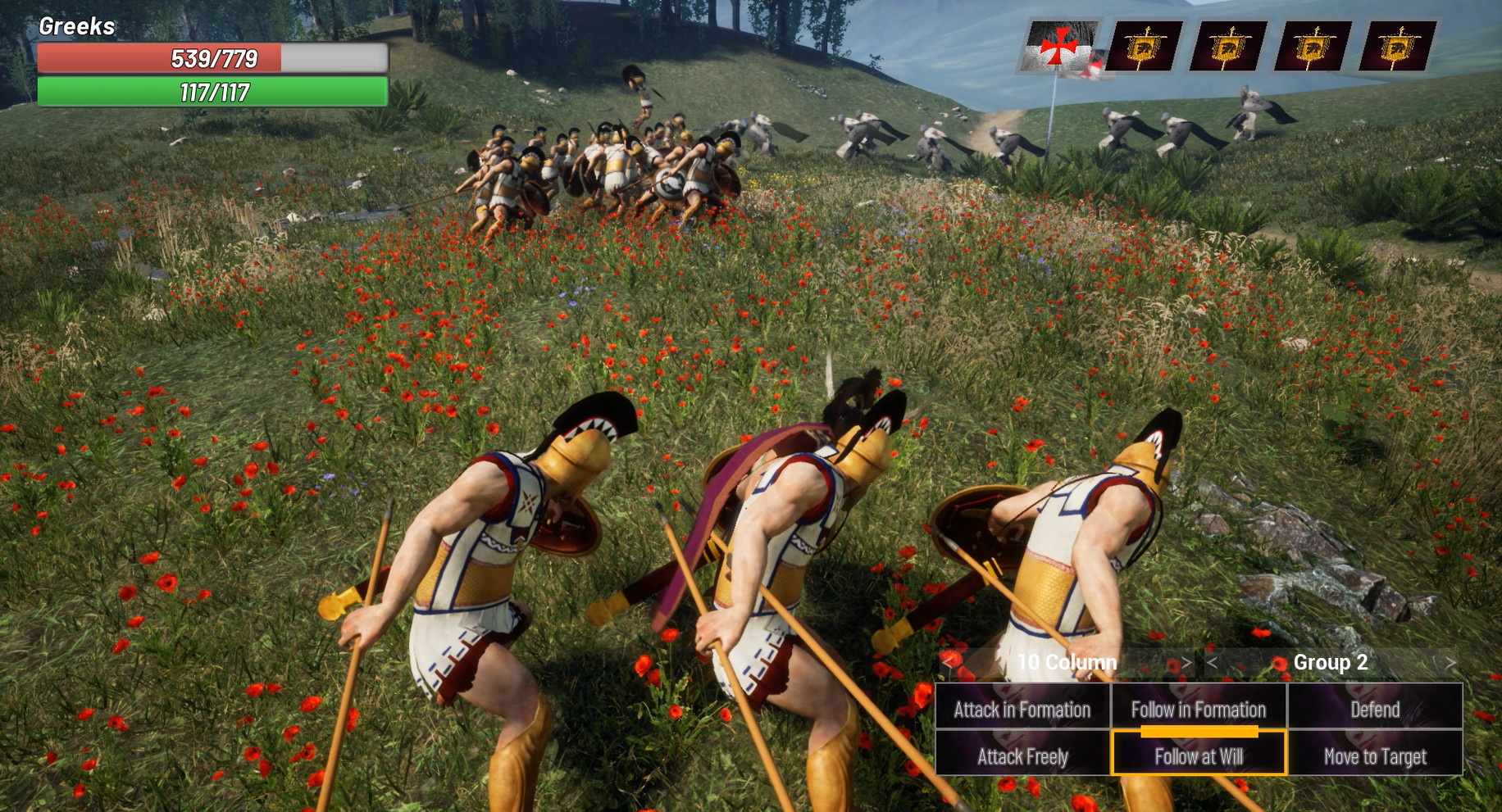The image size is (1502, 812).
Task: Enable Follow in Formation mode
Action: coord(1198,710)
